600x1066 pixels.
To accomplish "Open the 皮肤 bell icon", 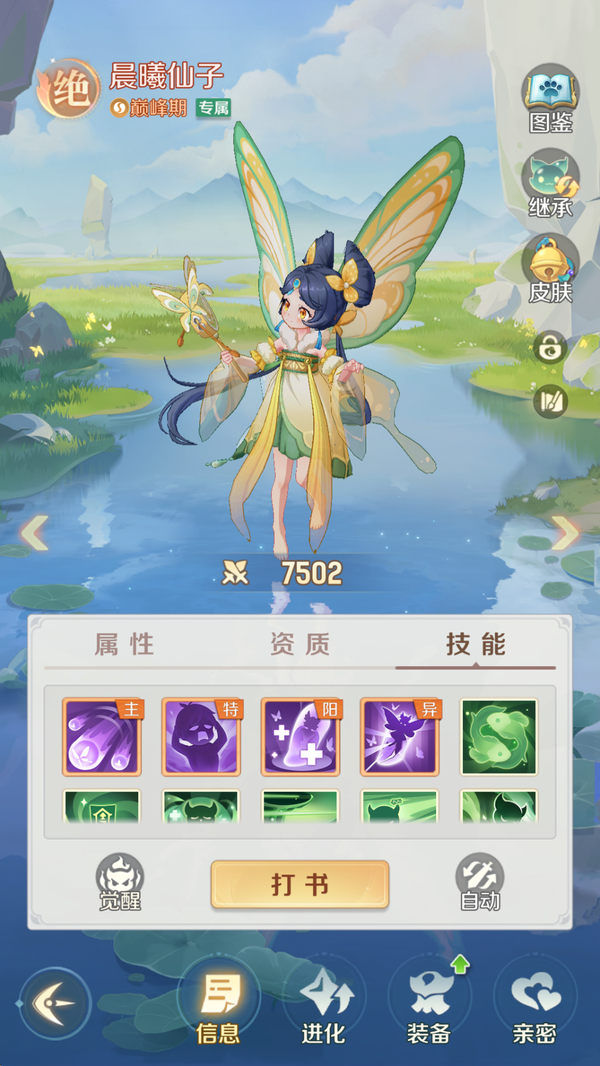I will coord(550,267).
